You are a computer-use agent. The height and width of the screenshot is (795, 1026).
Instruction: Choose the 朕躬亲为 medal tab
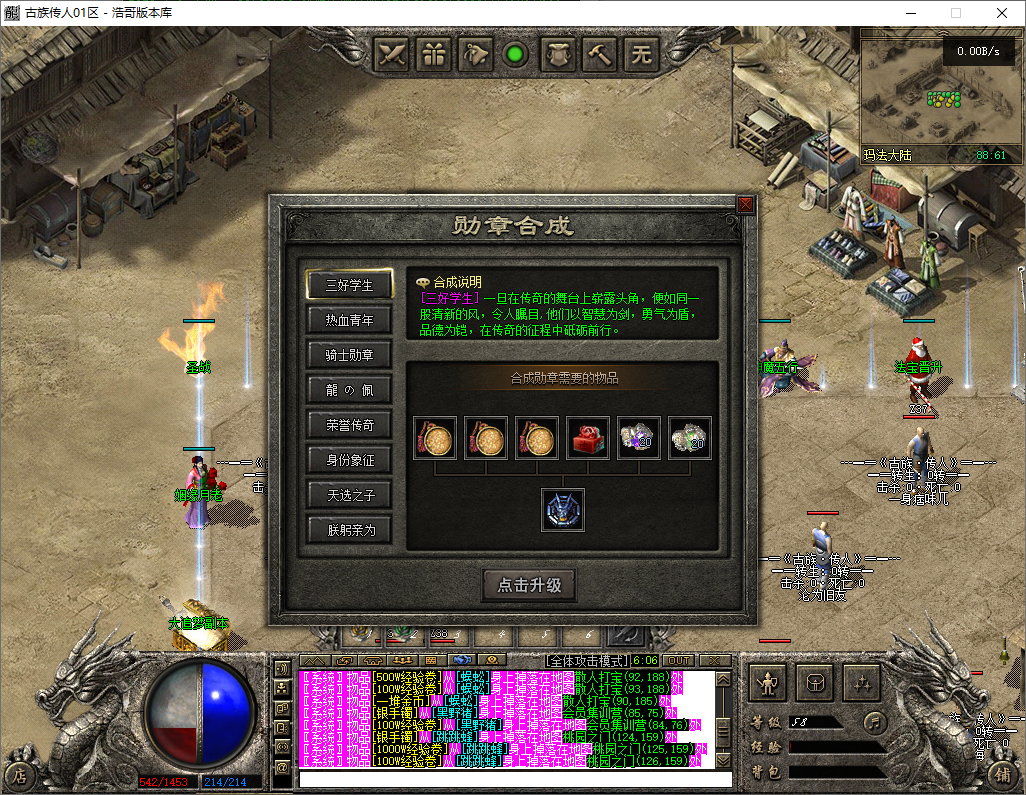[349, 530]
